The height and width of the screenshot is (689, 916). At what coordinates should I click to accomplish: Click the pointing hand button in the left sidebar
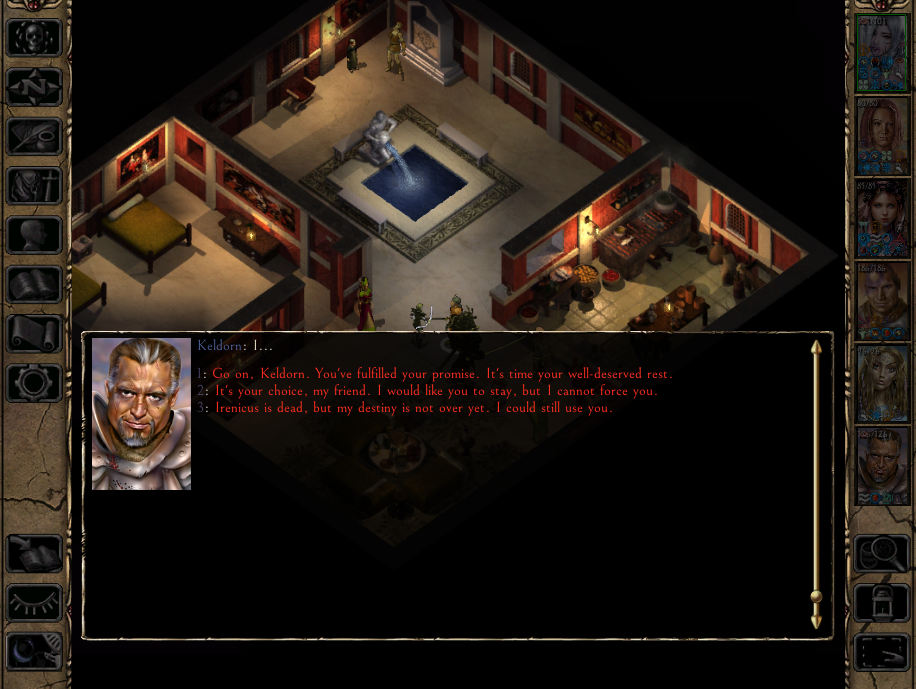(35, 553)
